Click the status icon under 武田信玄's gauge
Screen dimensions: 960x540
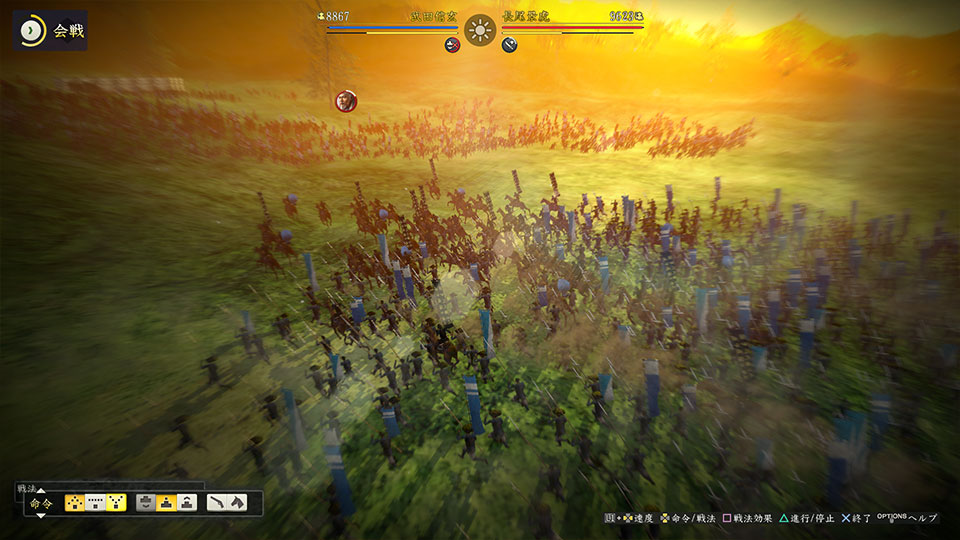click(x=452, y=45)
